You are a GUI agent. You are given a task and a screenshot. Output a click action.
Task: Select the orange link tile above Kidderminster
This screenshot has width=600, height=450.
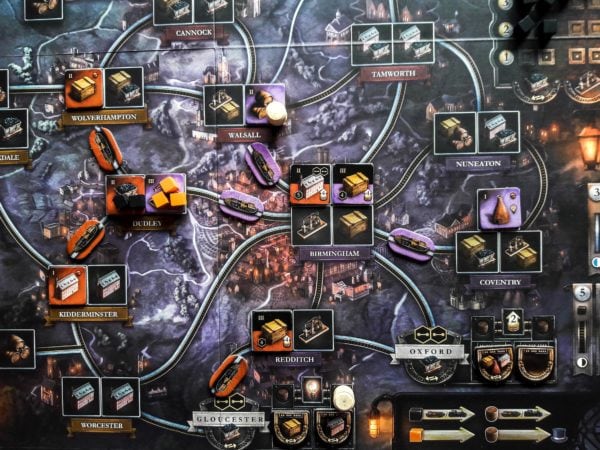[x=85, y=237]
